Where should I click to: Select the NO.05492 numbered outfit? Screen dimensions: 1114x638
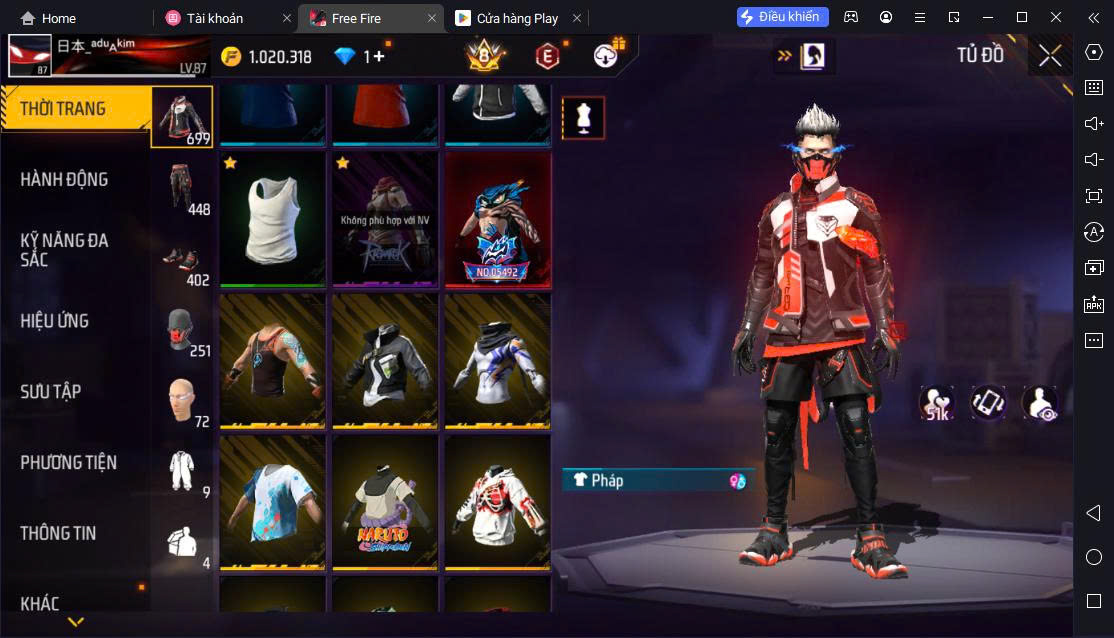point(497,218)
